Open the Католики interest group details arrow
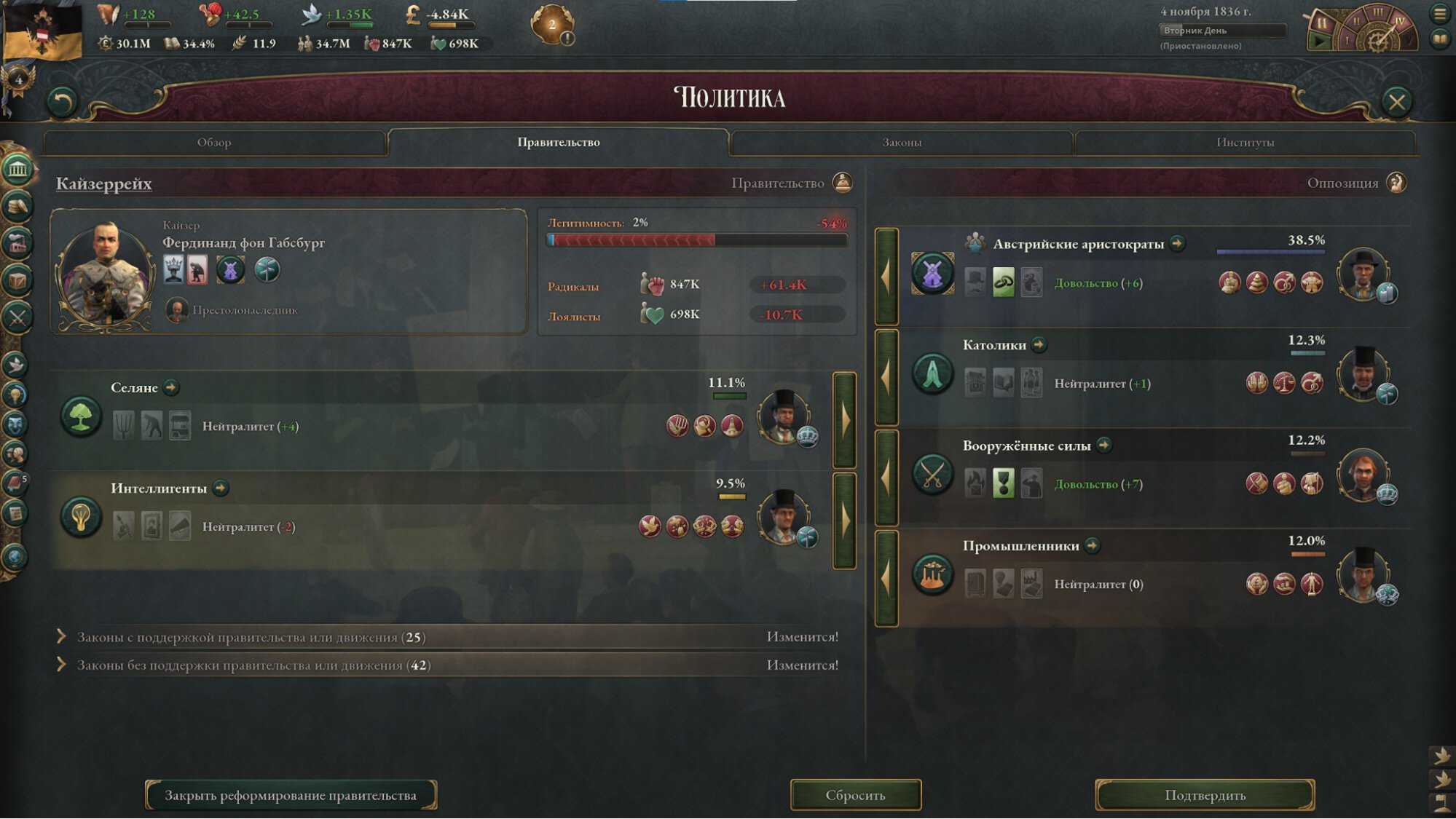This screenshot has height=819, width=1456. click(x=1039, y=345)
